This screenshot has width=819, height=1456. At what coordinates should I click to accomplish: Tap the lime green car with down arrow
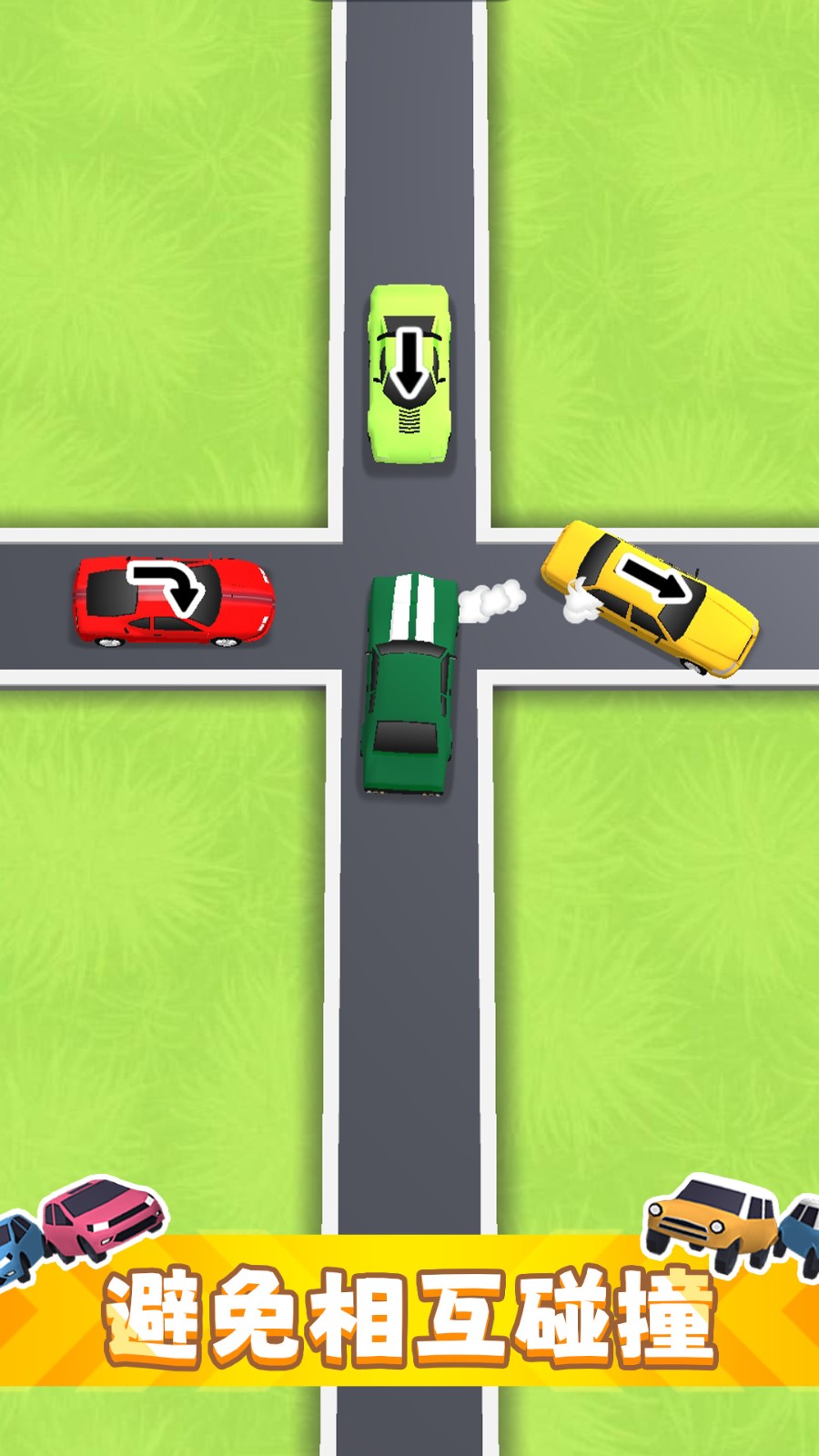tap(409, 375)
